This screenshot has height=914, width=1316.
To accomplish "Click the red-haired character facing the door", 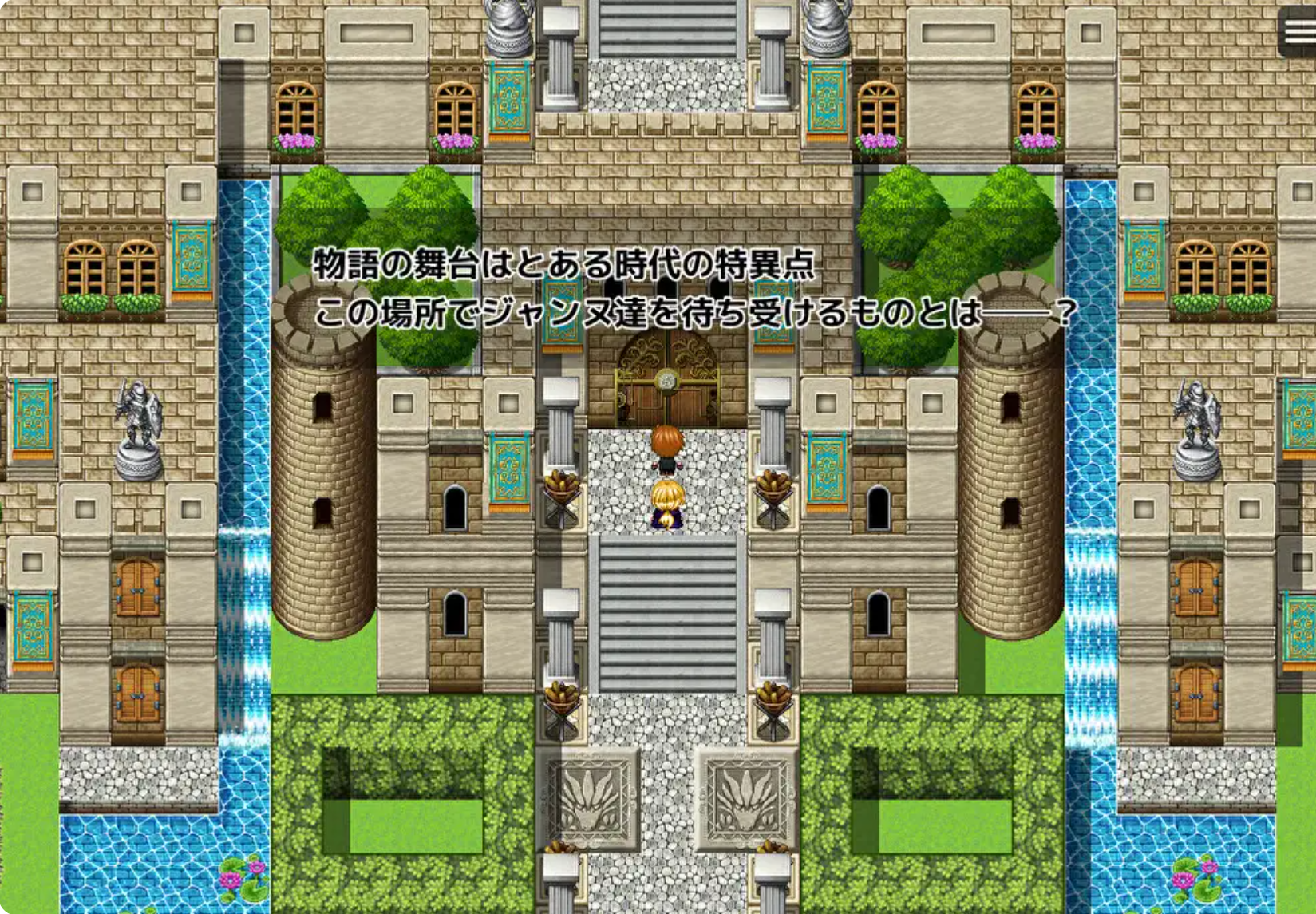I will tap(665, 447).
